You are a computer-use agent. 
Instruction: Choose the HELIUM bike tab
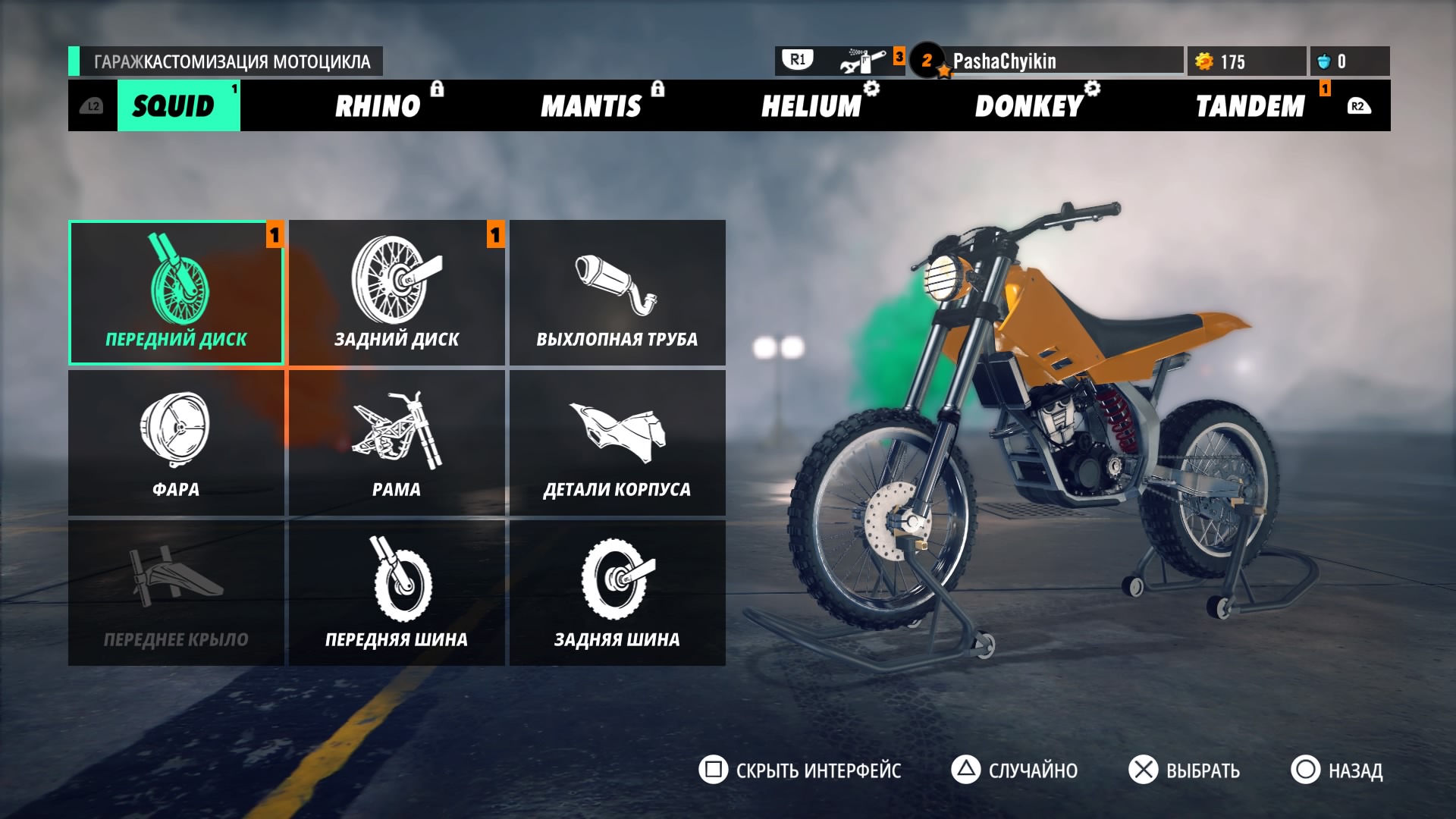coord(811,106)
